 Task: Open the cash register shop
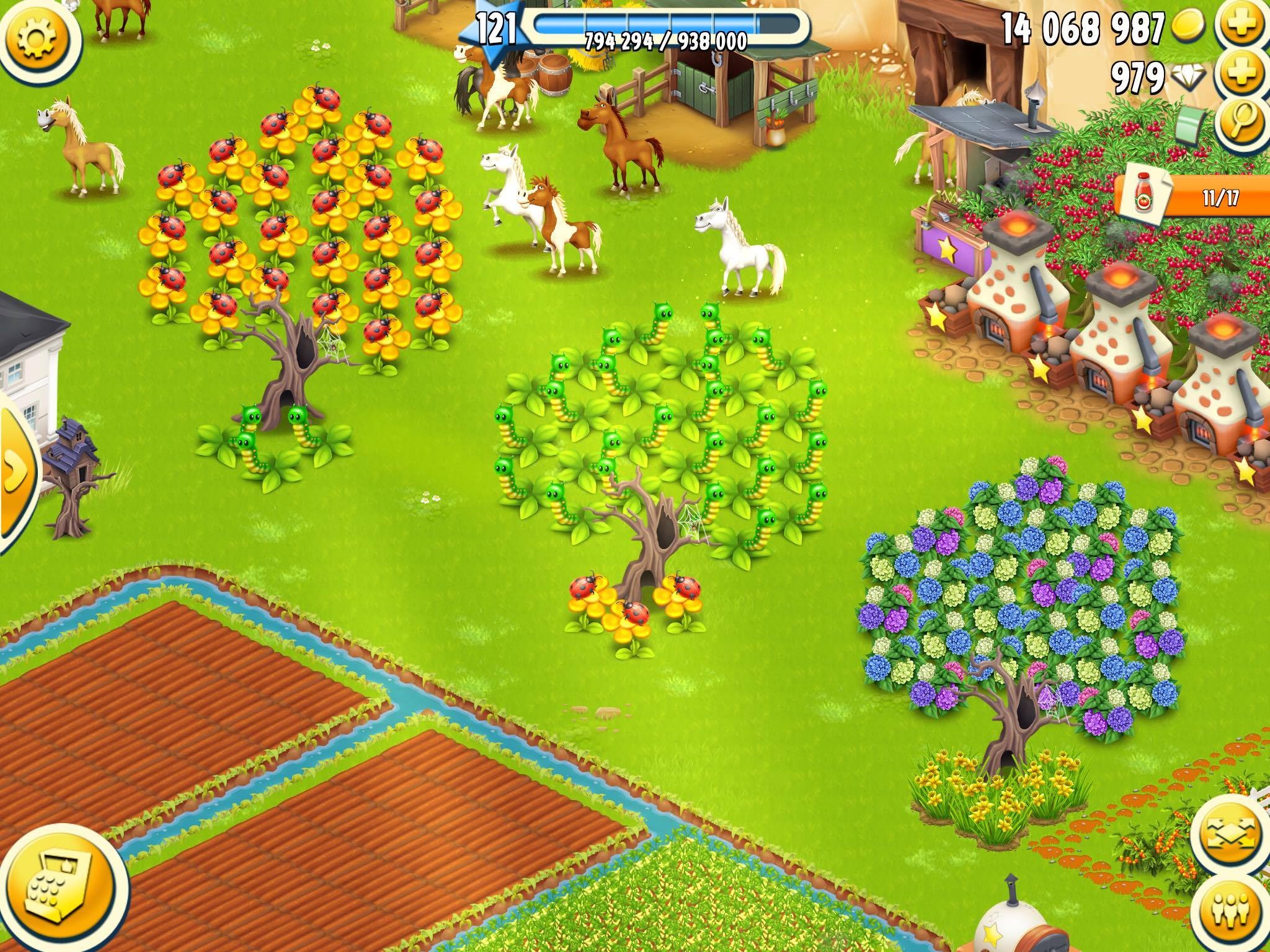coord(62,894)
